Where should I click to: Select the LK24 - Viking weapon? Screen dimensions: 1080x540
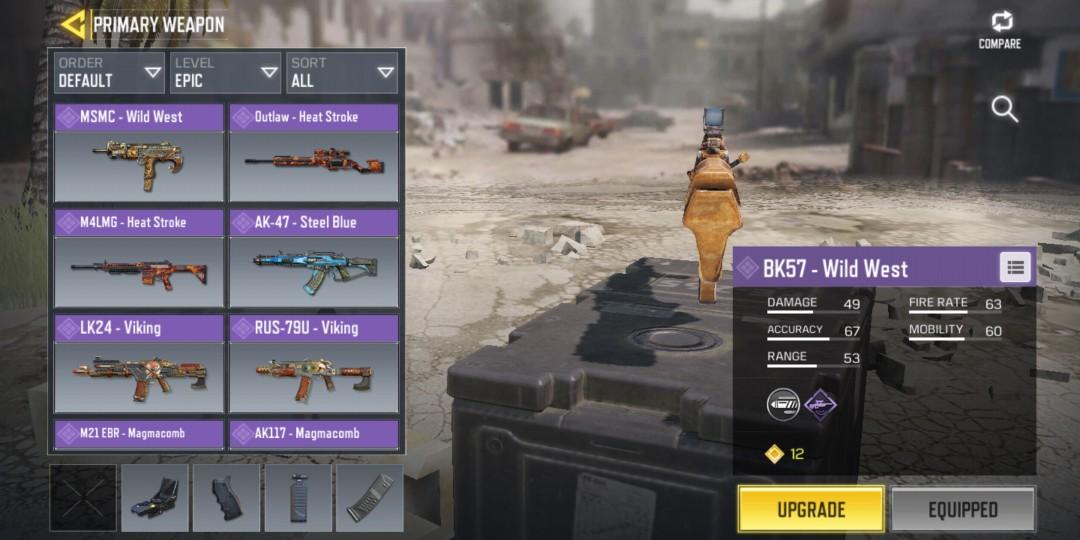(139, 364)
